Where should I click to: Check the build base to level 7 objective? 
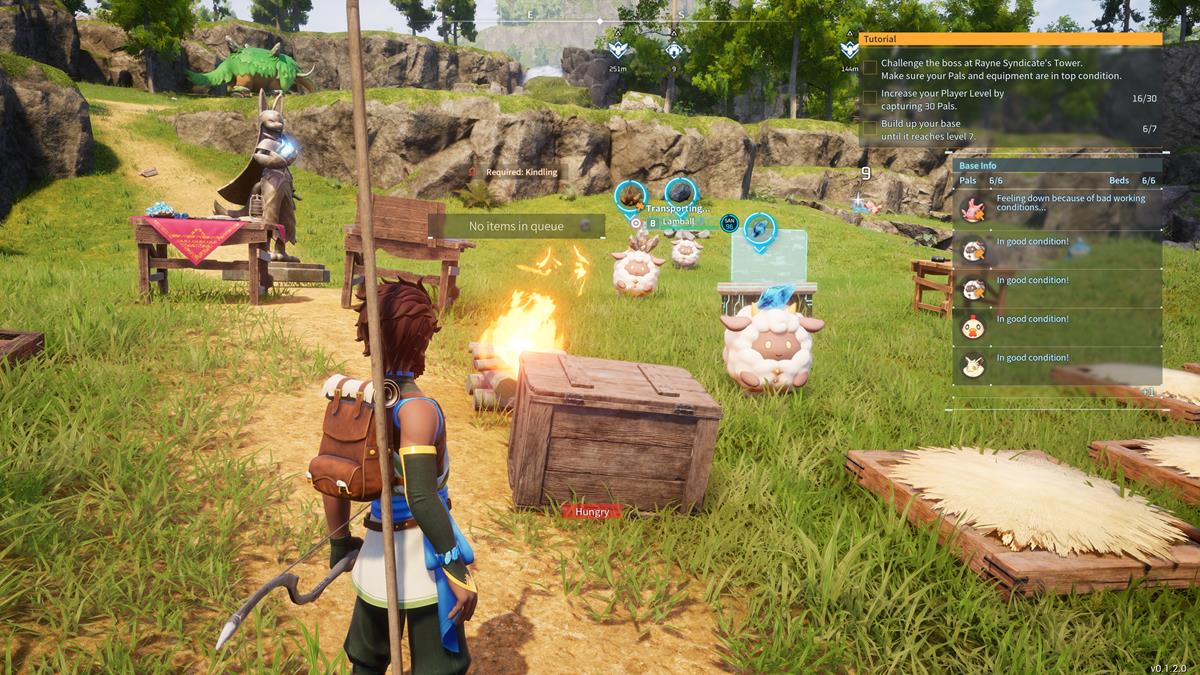click(x=870, y=128)
